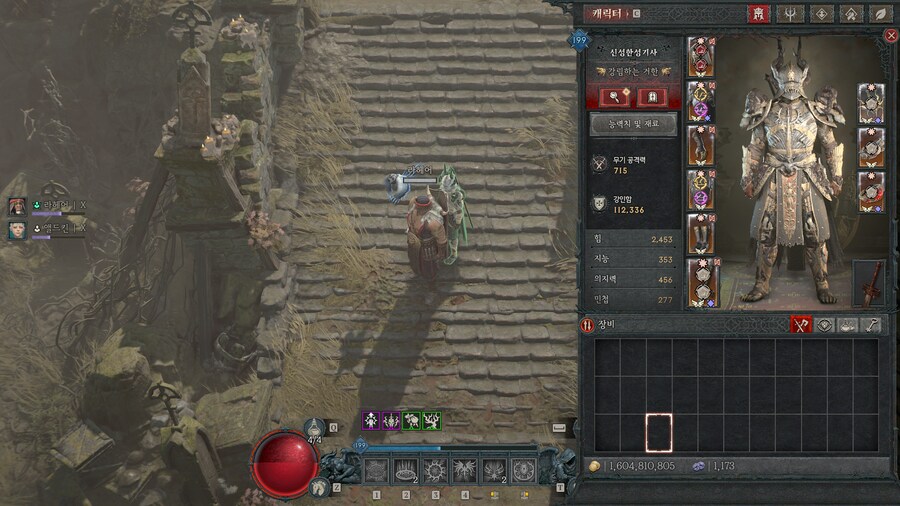Select the equipped helm slot
The image size is (900, 506).
[701, 57]
